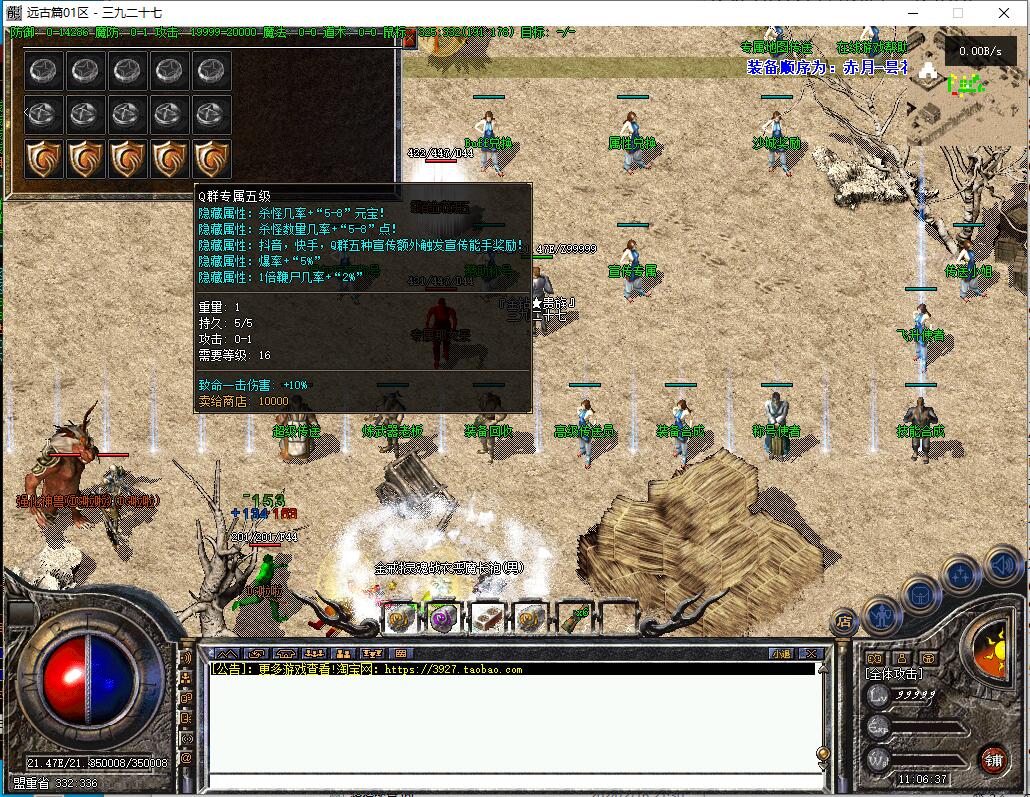1030x797 pixels.
Task: Click the chat text input field
Action: [x=510, y=781]
